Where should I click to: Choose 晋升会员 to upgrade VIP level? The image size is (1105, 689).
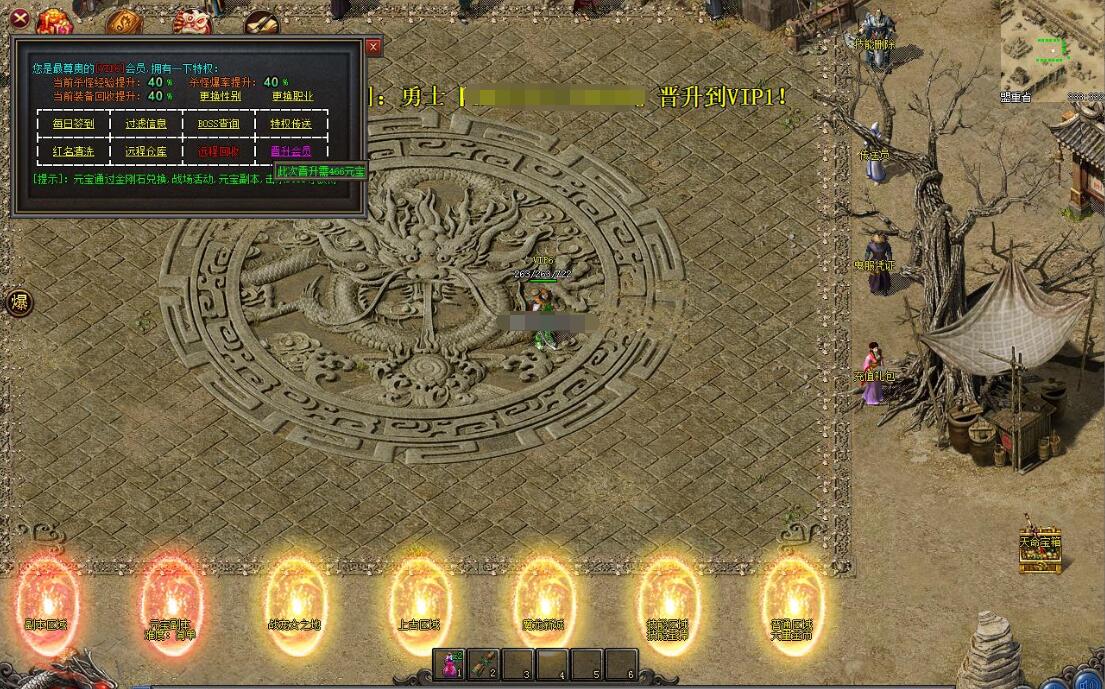pos(291,152)
